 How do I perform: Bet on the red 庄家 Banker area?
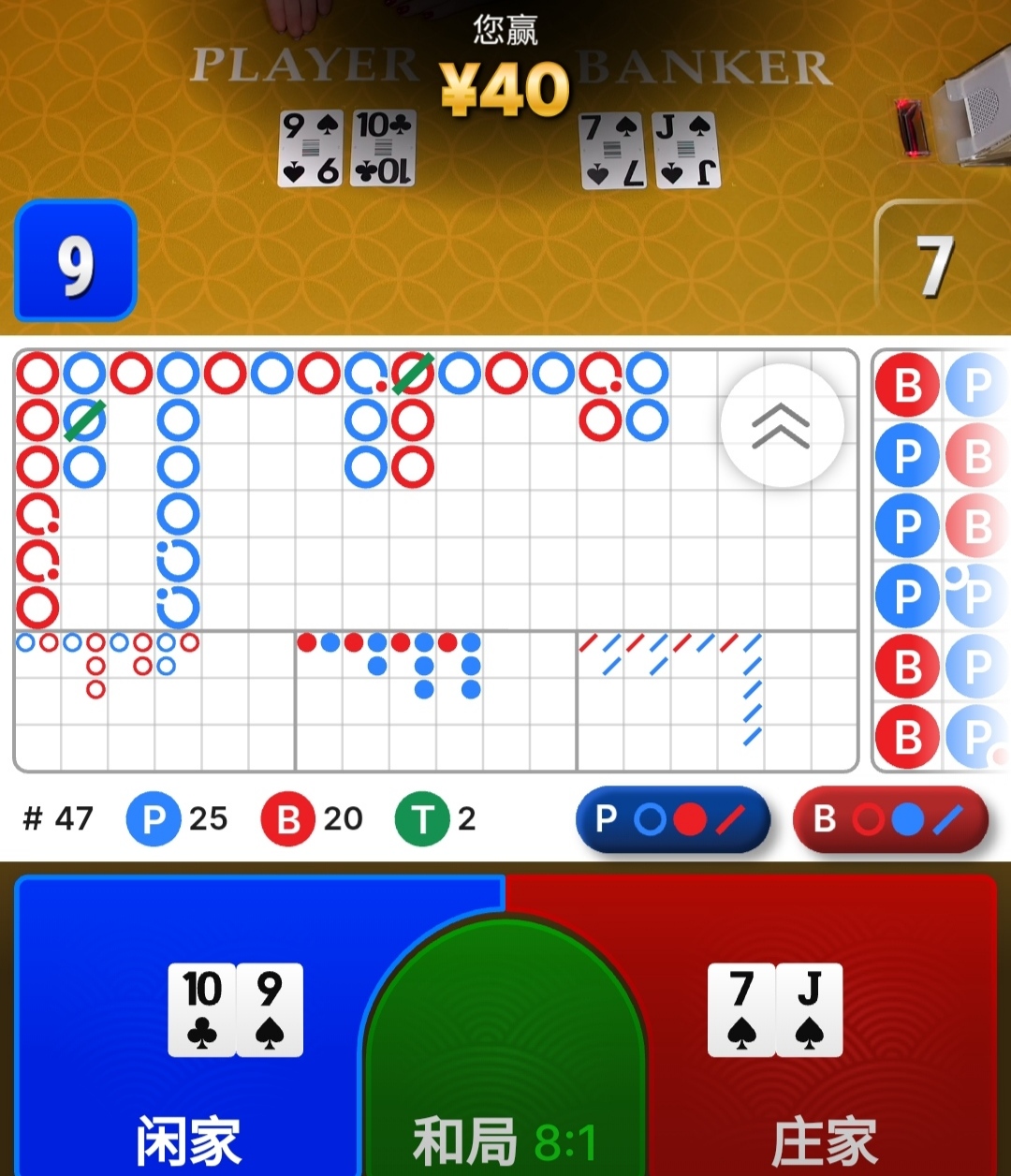tap(824, 1030)
